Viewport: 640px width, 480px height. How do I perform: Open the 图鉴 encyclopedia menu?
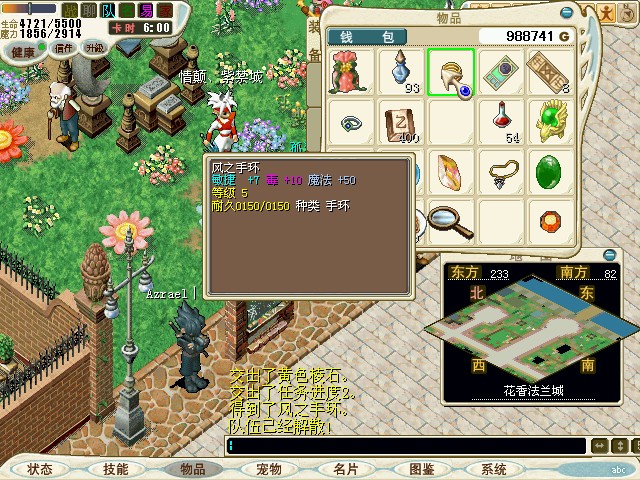coord(421,469)
